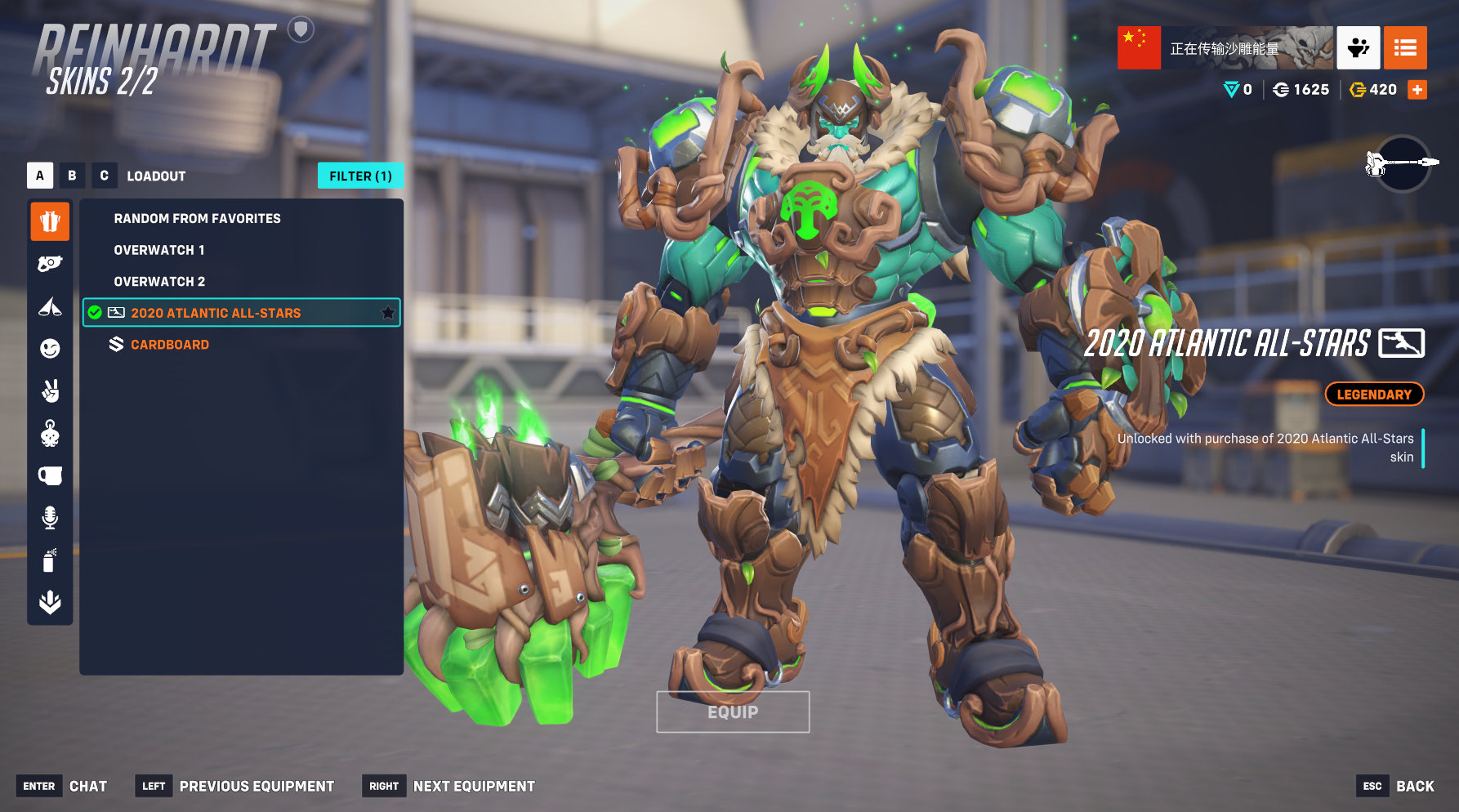Image resolution: width=1459 pixels, height=812 pixels.
Task: Show the victory poses peace-hand category
Action: pos(50,391)
